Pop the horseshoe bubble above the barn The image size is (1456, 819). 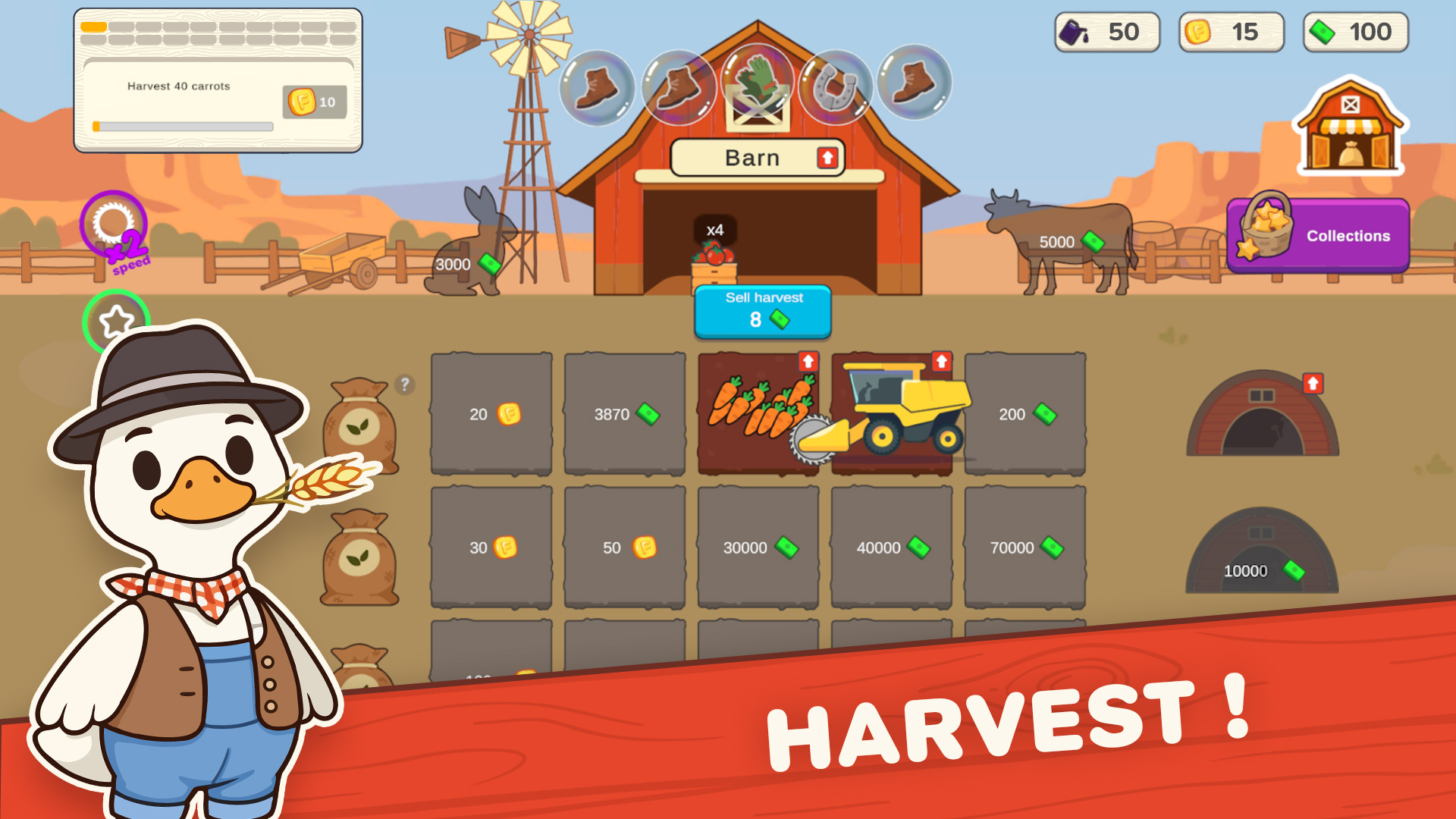point(838,89)
